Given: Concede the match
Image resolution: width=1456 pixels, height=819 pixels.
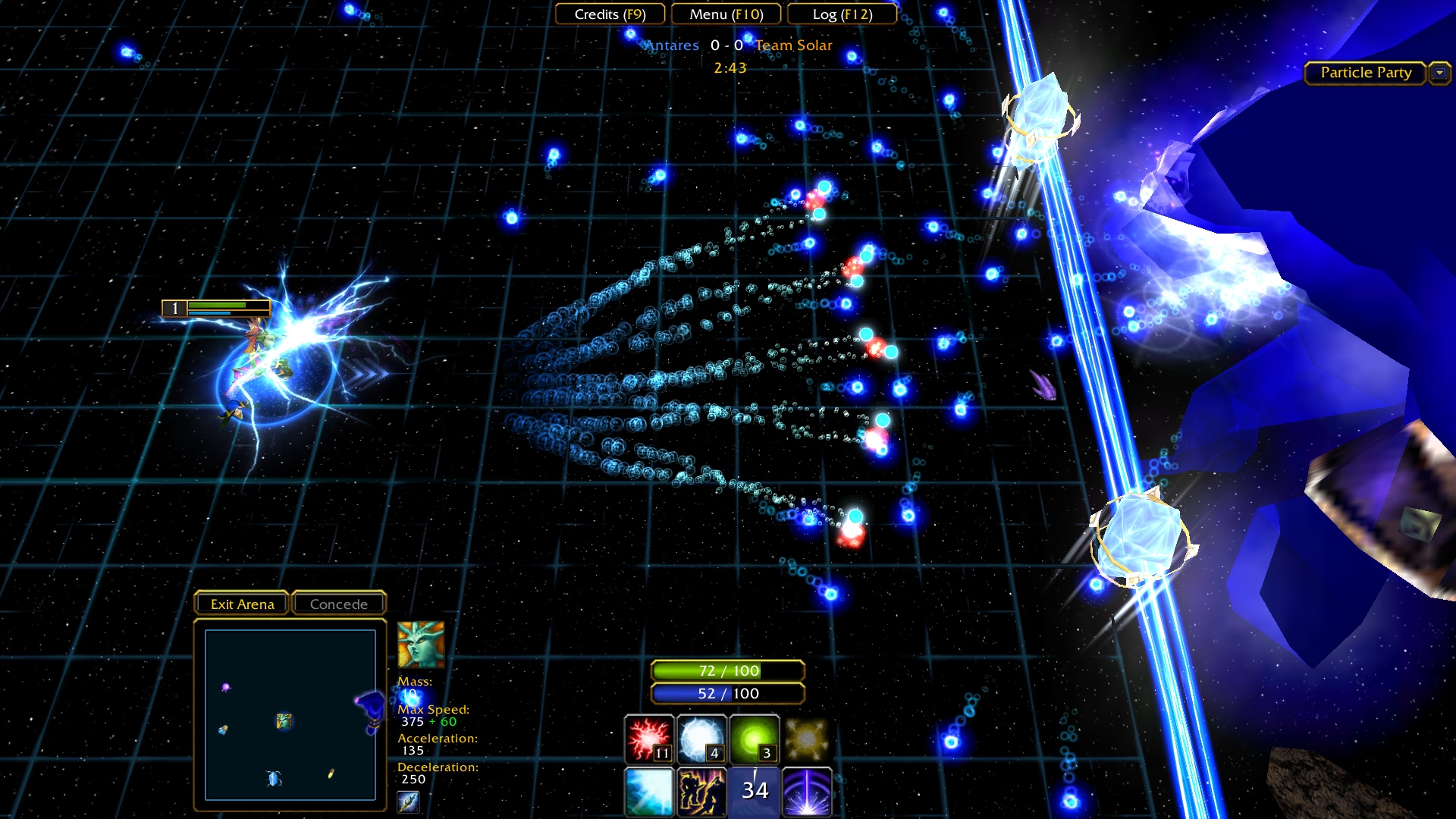Looking at the screenshot, I should 337,603.
